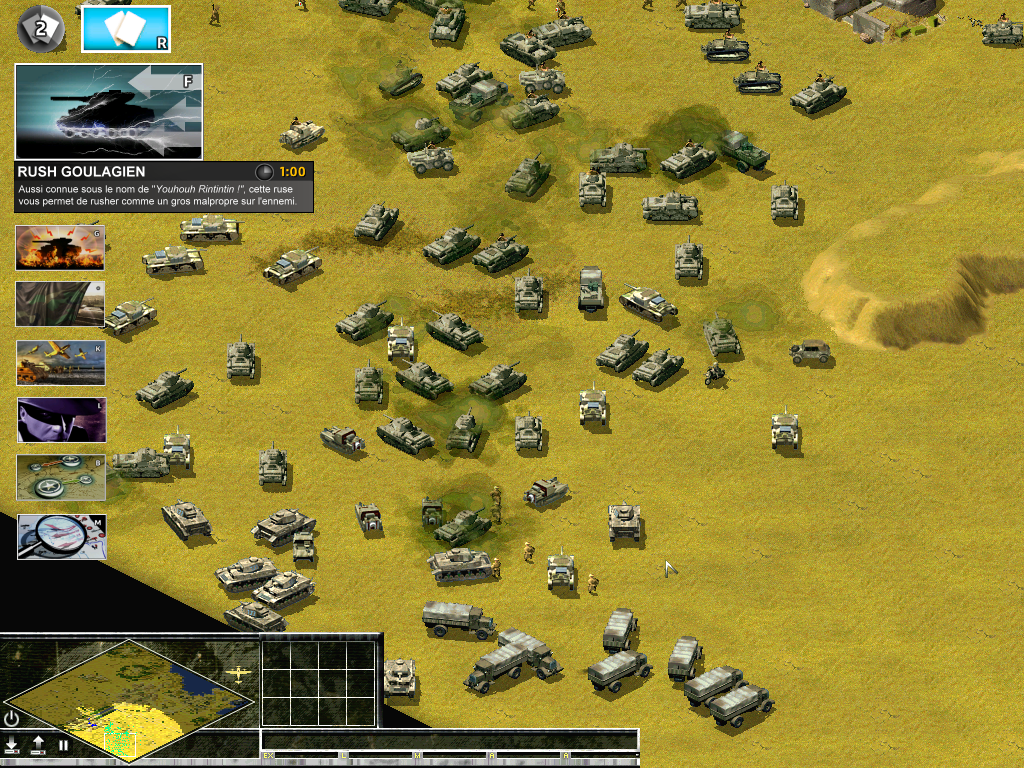Click the power button beside the minimap

click(12, 719)
